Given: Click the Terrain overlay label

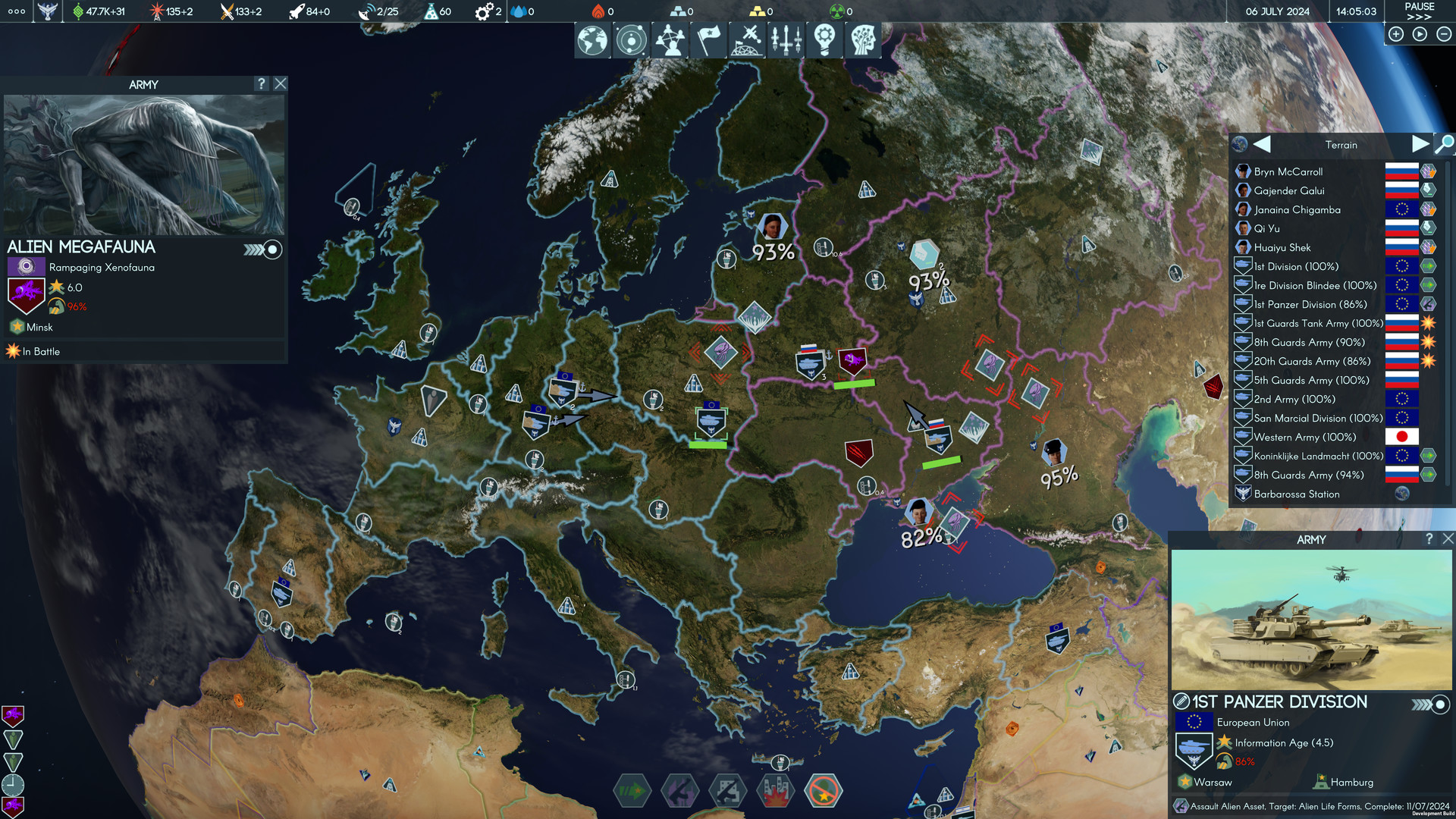Looking at the screenshot, I should 1342,144.
